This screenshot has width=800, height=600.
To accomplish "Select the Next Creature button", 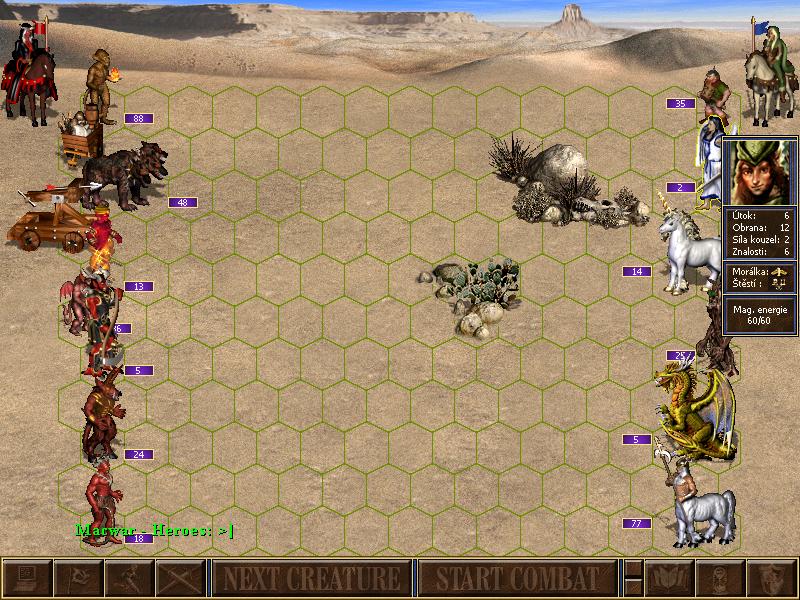I will [311, 578].
